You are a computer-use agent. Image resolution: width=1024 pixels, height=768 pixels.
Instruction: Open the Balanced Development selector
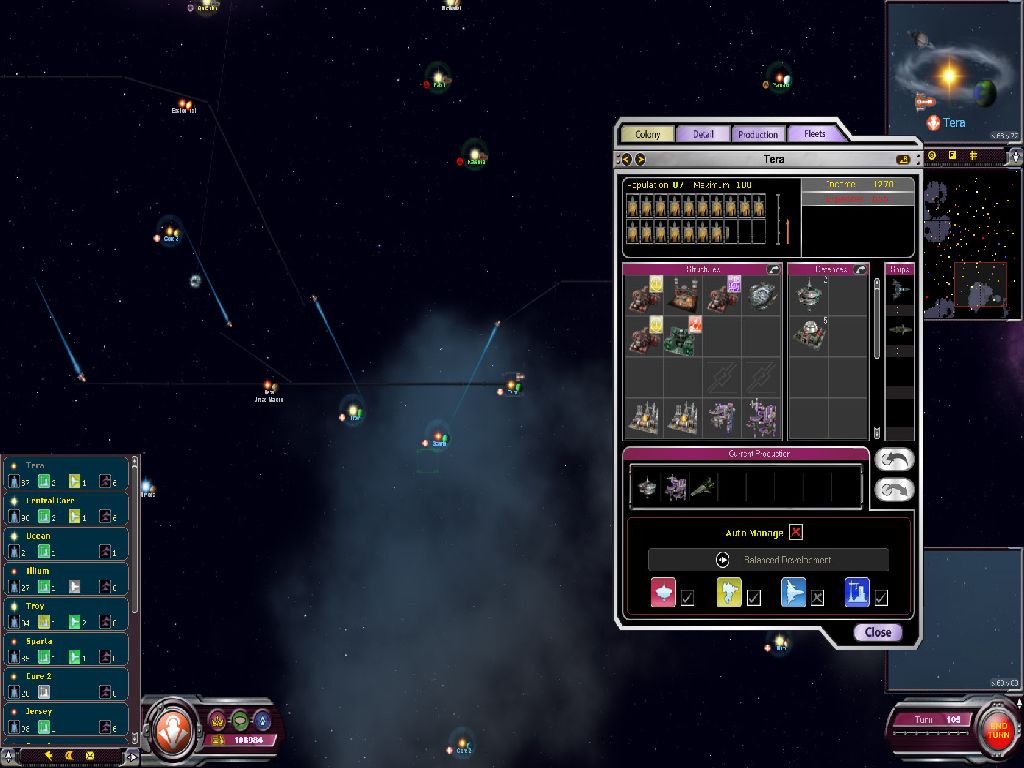coord(768,560)
